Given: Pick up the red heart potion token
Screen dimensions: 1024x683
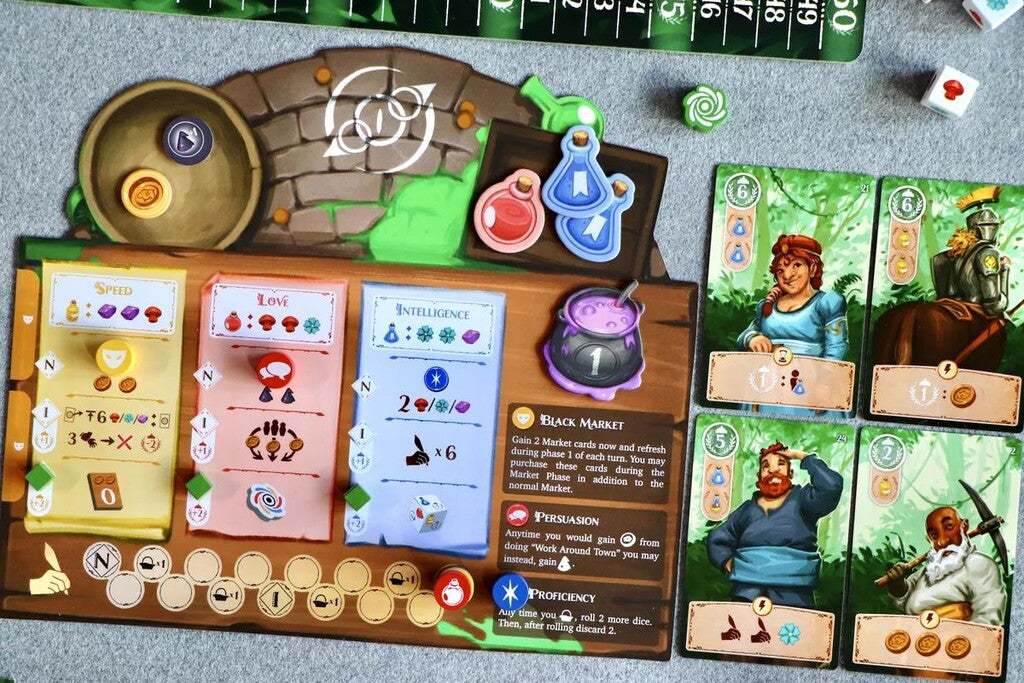Looking at the screenshot, I should 509,212.
